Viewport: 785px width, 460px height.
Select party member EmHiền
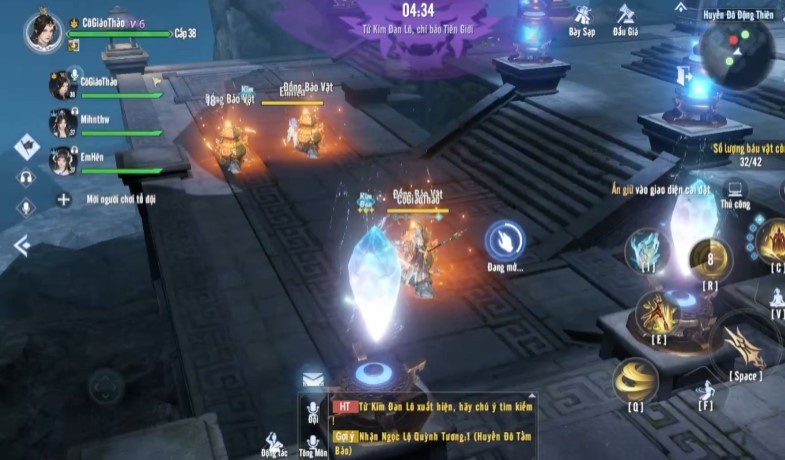(x=62, y=160)
